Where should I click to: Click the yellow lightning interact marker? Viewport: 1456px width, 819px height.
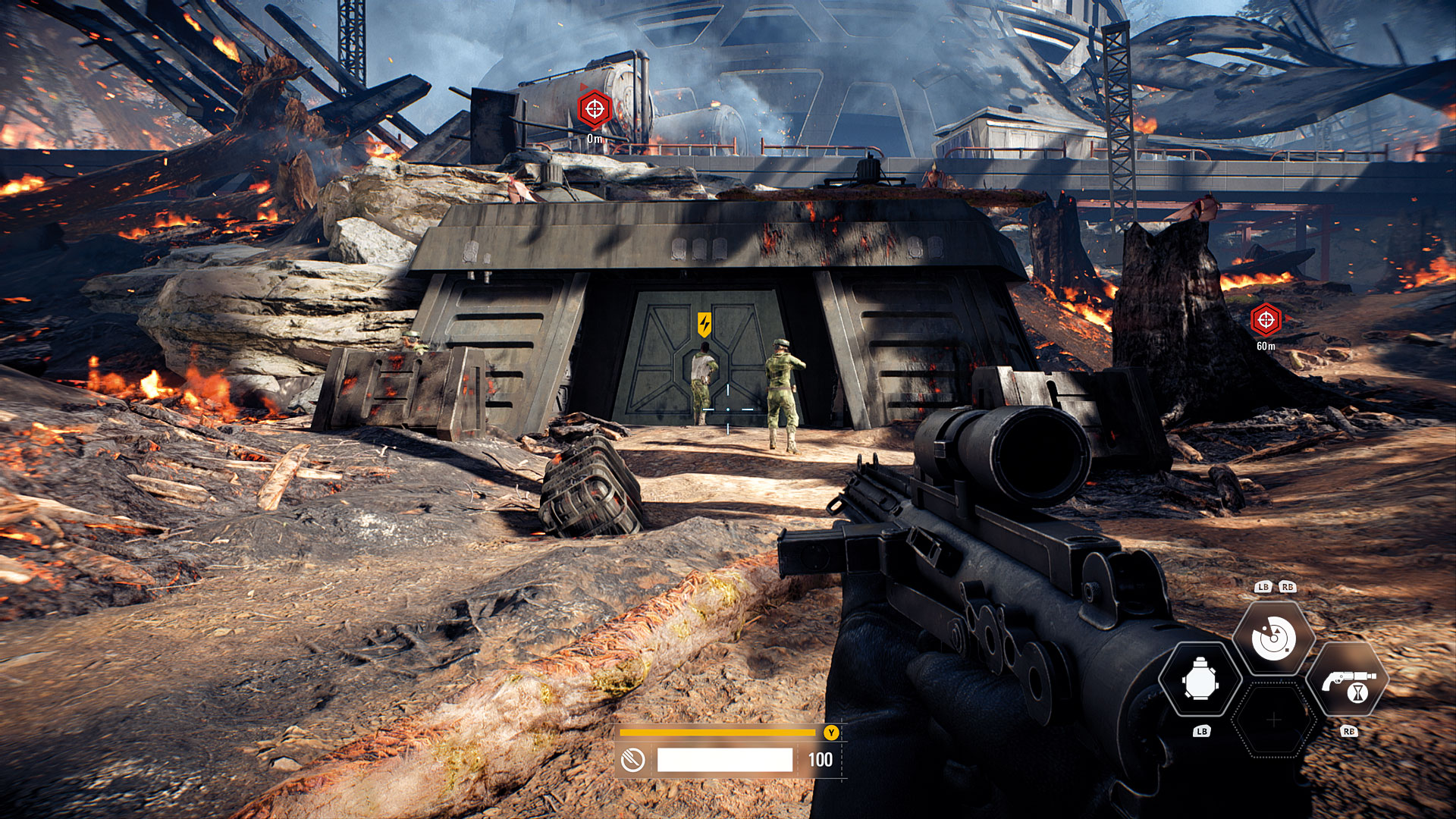(x=704, y=325)
